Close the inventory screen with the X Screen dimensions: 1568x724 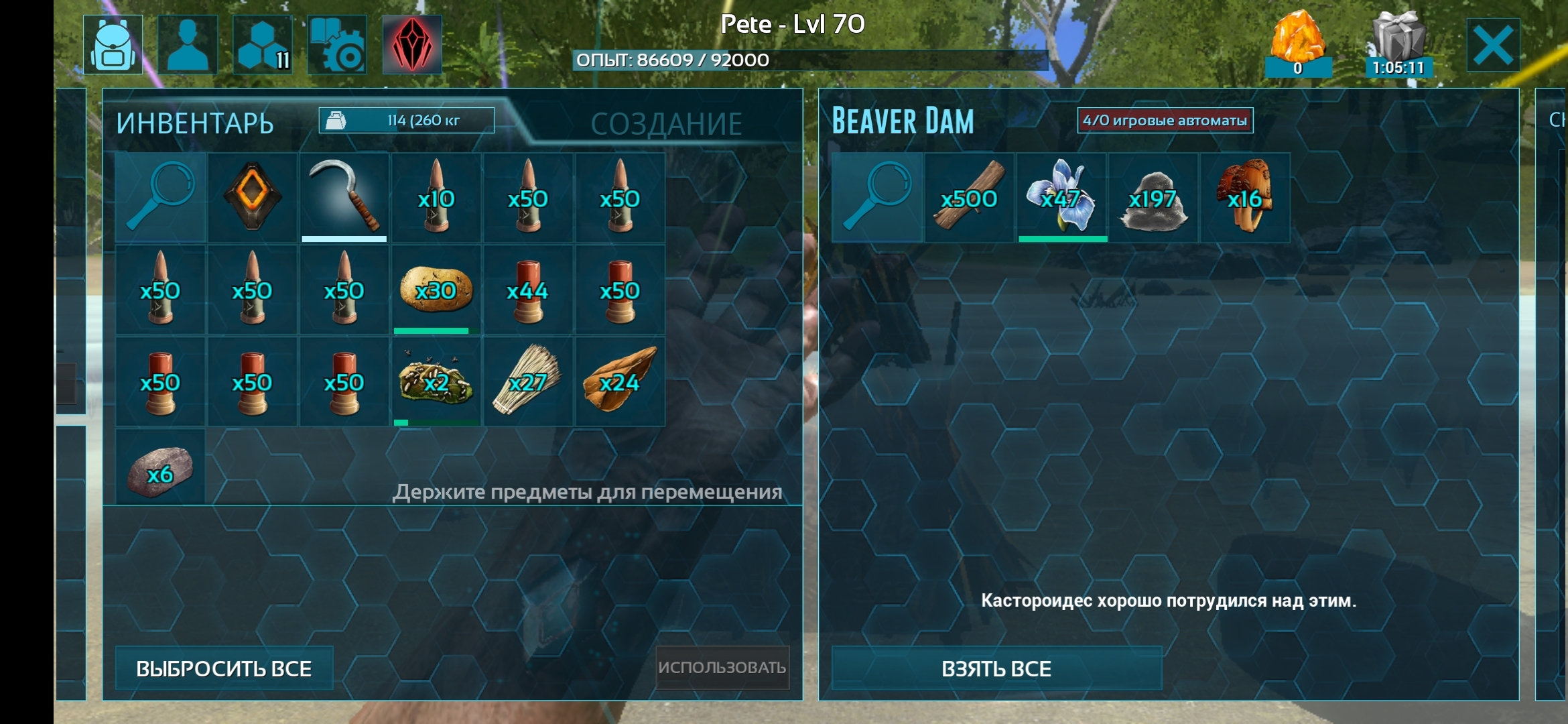[x=1493, y=46]
